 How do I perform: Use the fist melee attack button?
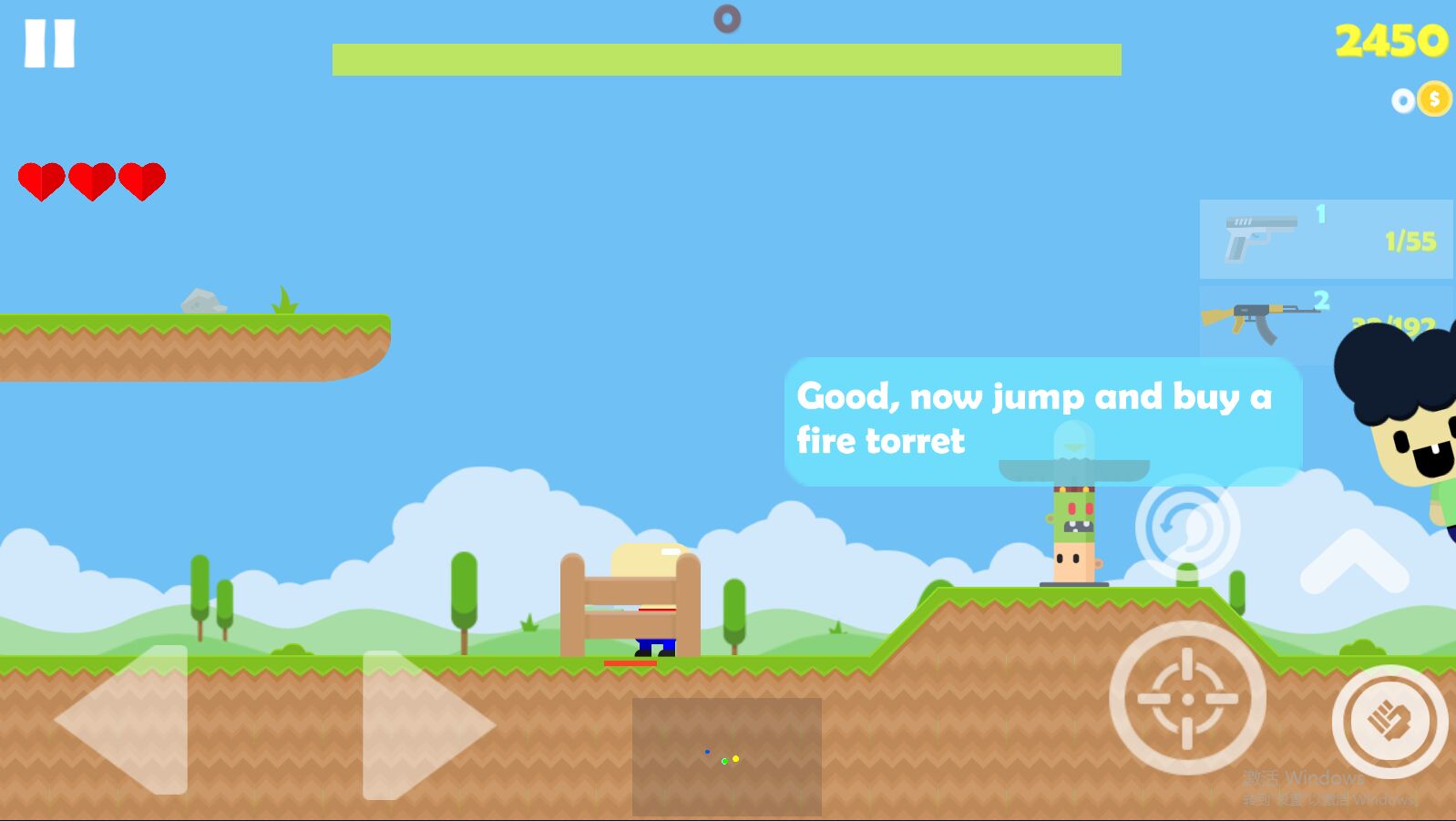pyautogui.click(x=1389, y=721)
